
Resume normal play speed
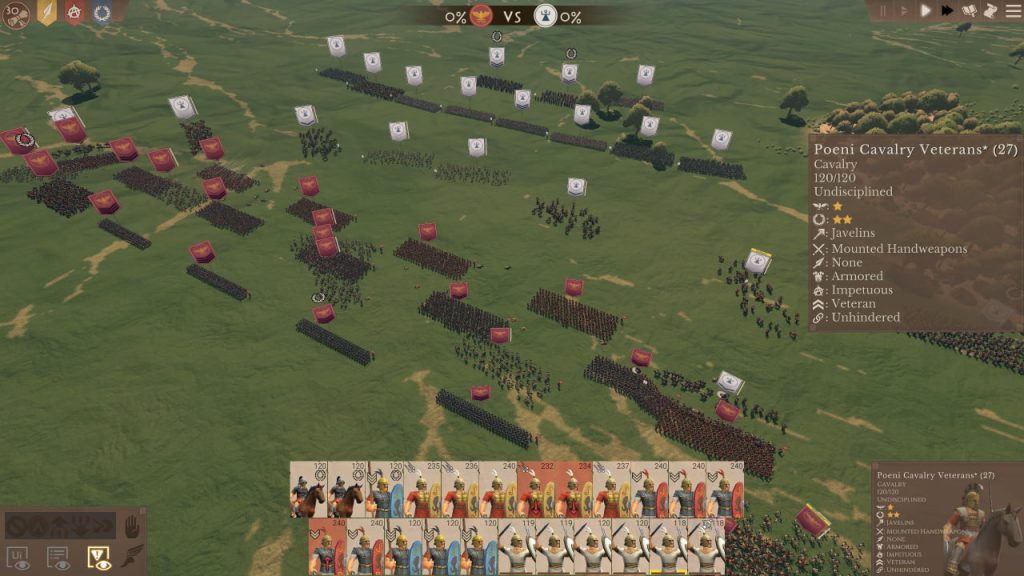926,11
